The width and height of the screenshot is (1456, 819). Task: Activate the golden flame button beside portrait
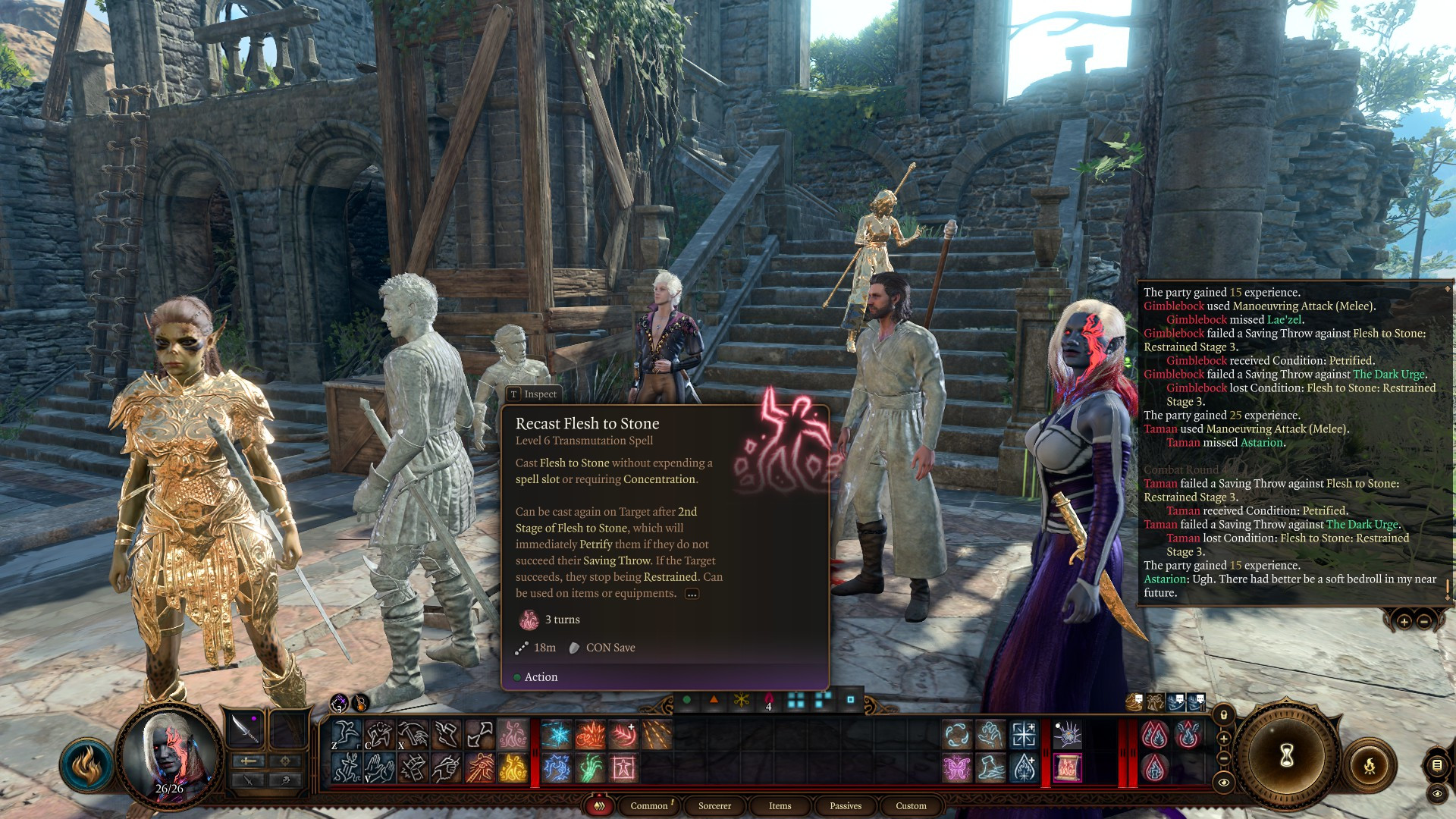coord(86,764)
